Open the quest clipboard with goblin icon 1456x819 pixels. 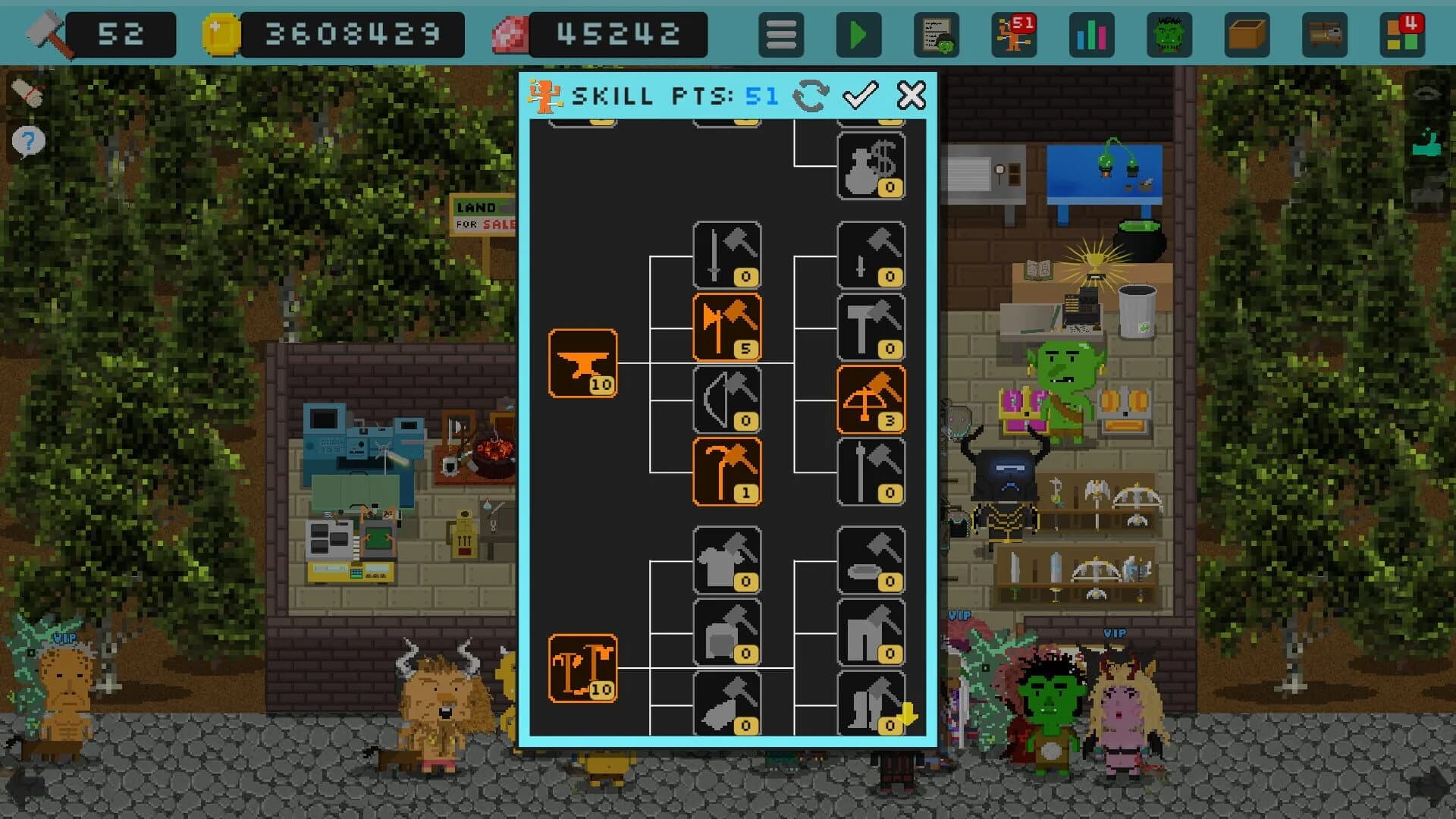(937, 33)
